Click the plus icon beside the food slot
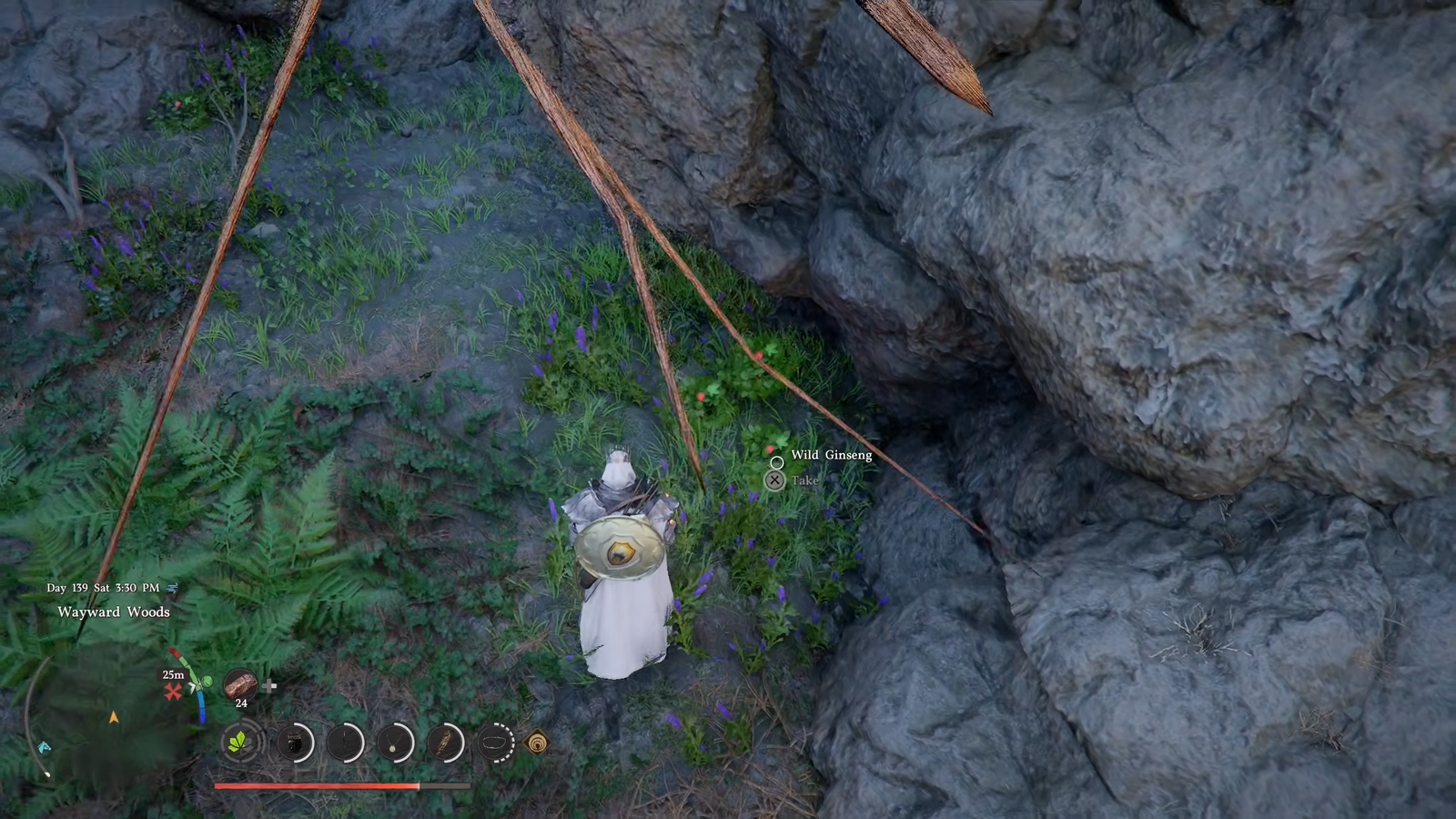Screen dimensions: 1456x819 pos(269,685)
